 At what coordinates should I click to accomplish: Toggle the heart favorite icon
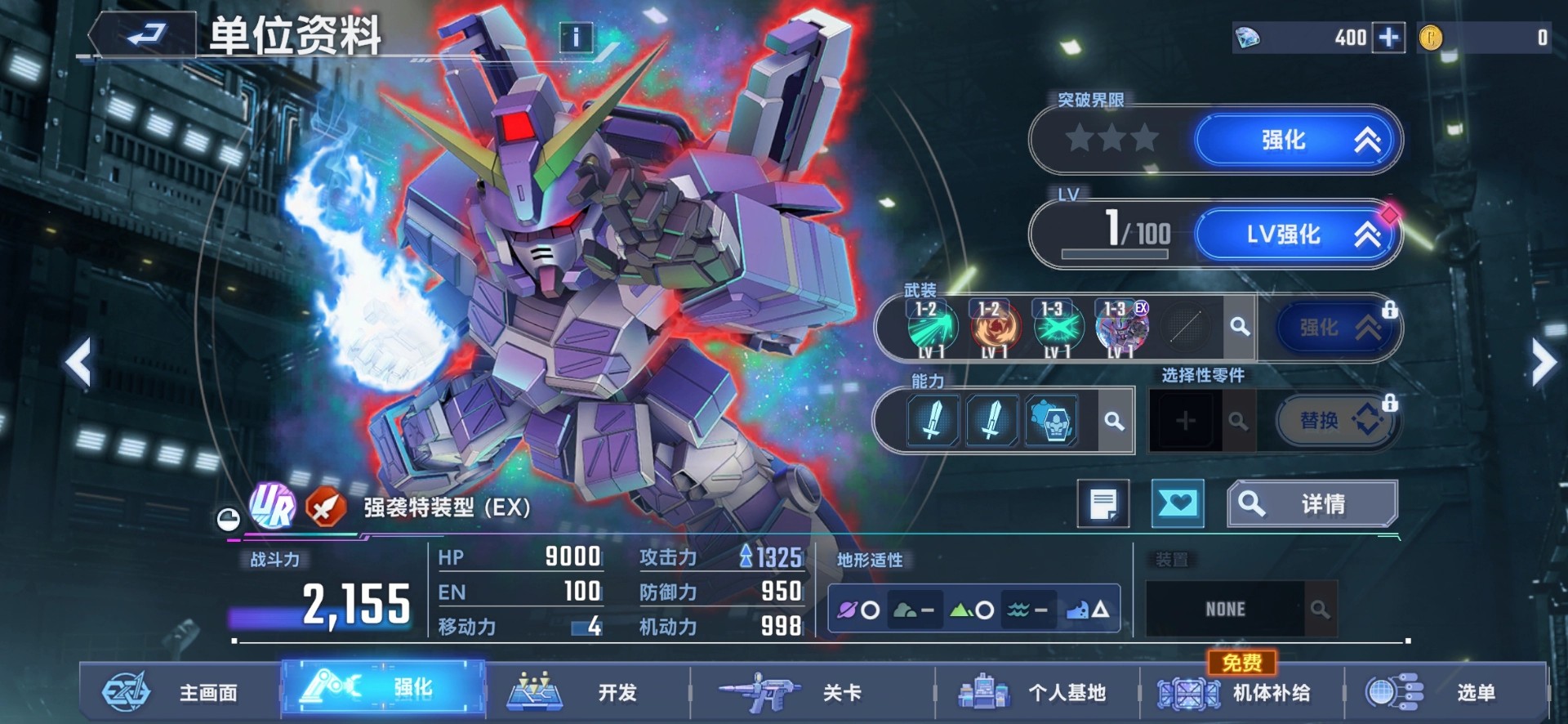click(x=1178, y=503)
